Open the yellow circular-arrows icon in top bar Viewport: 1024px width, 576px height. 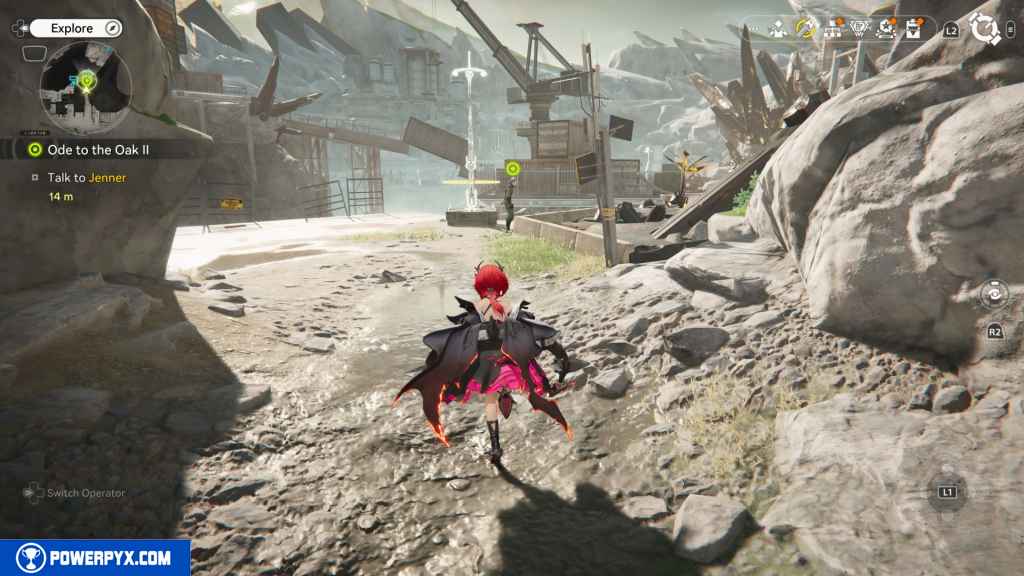(x=805, y=28)
